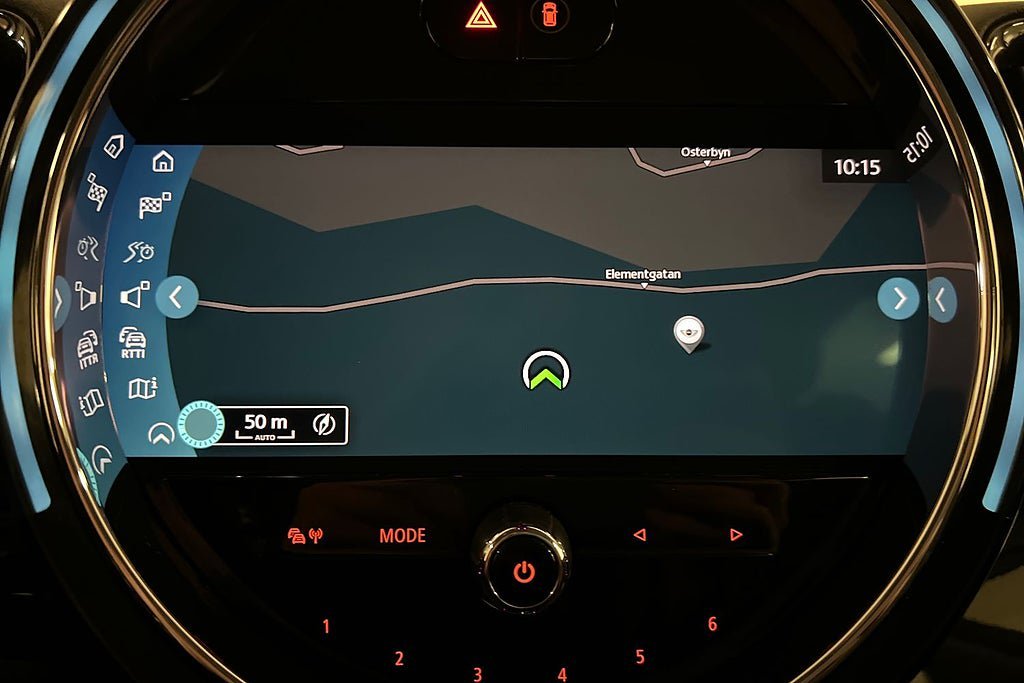Click the right arrow button on the map
Viewport: 1024px width, 683px height.
click(898, 298)
